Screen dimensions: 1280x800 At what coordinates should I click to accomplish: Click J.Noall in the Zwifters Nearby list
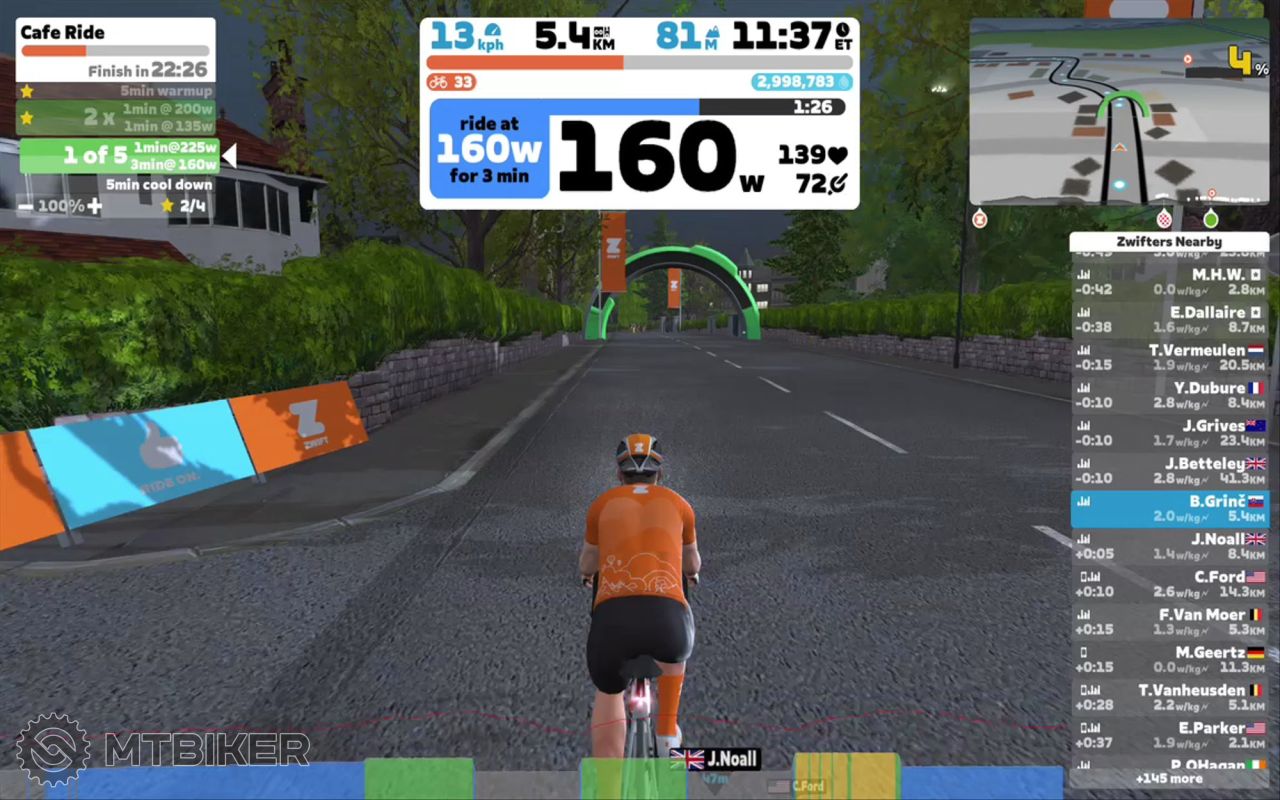pos(1169,546)
